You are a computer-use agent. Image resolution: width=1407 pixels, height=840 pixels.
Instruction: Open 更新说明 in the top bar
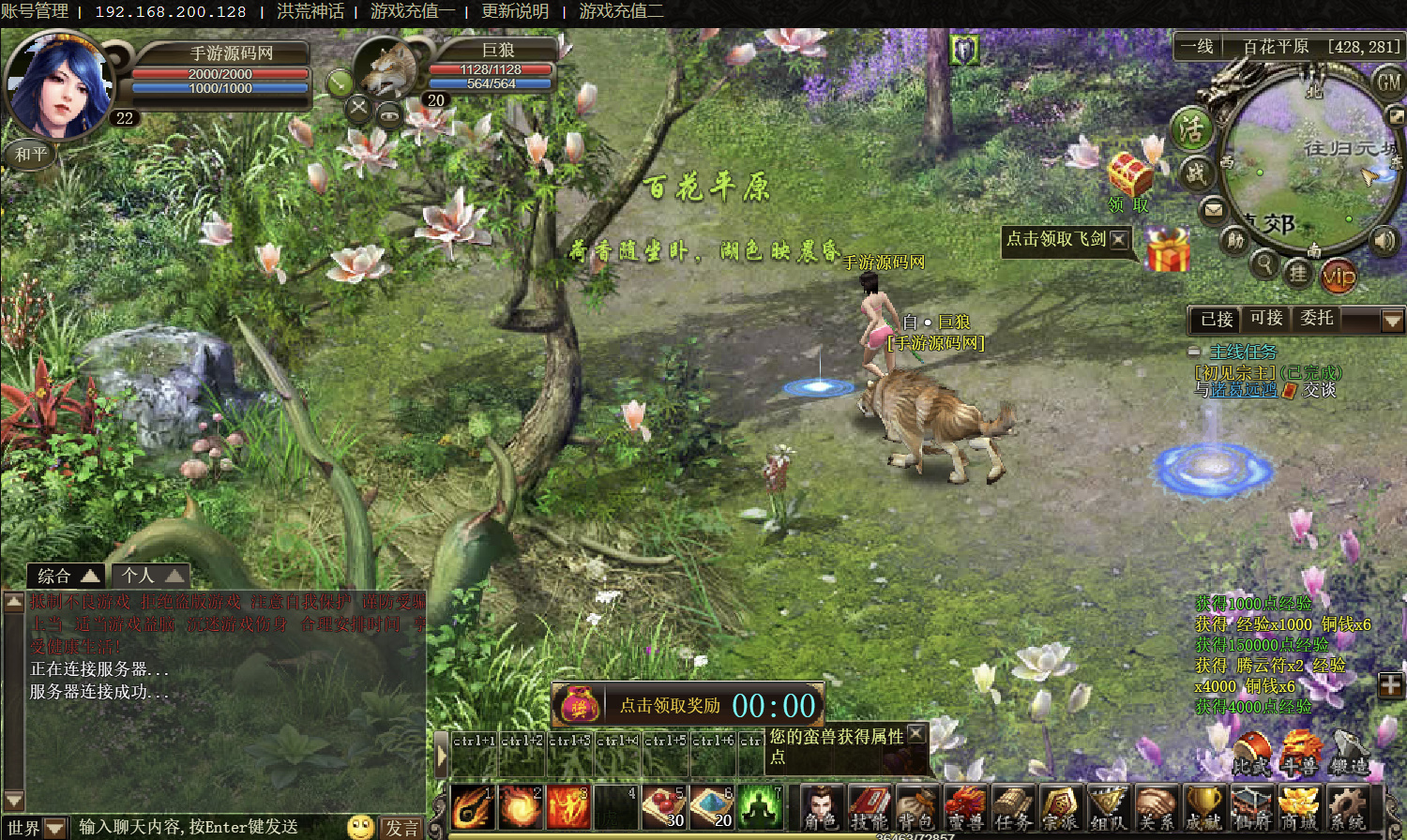tap(515, 11)
